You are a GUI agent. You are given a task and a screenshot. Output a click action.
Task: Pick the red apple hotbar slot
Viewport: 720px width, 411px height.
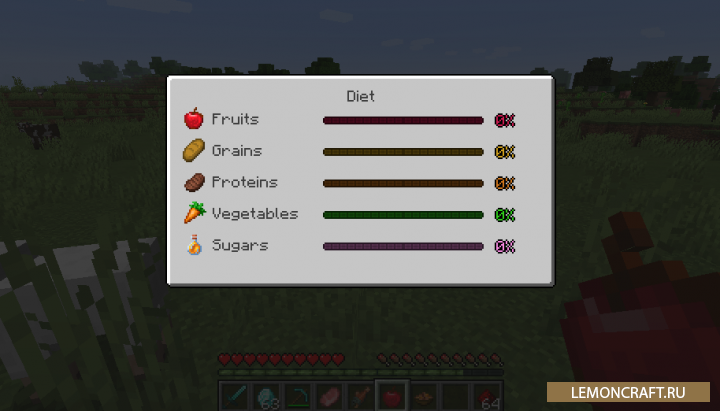click(x=390, y=396)
